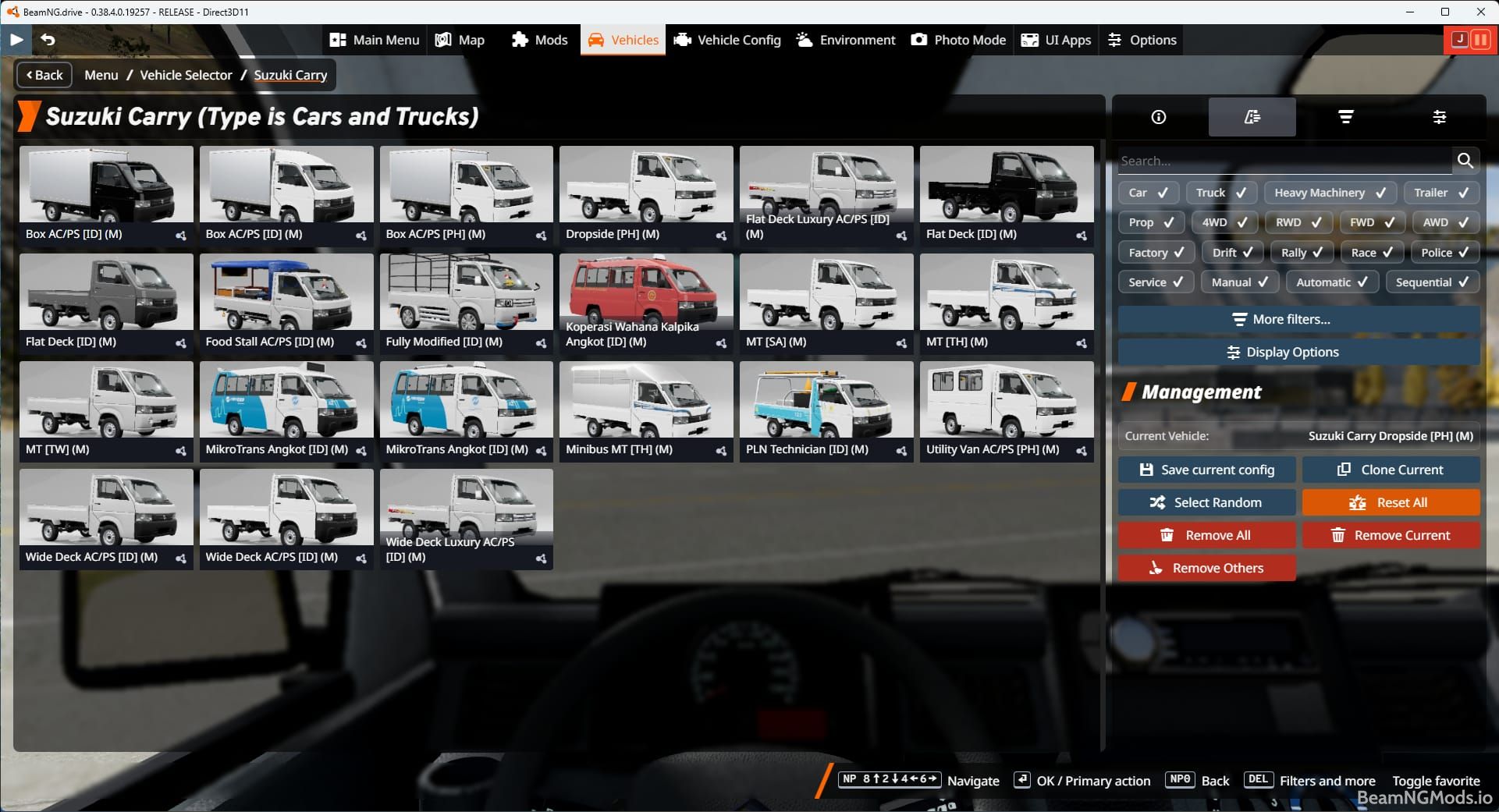
Task: Click the Remove Others button
Action: pos(1206,568)
